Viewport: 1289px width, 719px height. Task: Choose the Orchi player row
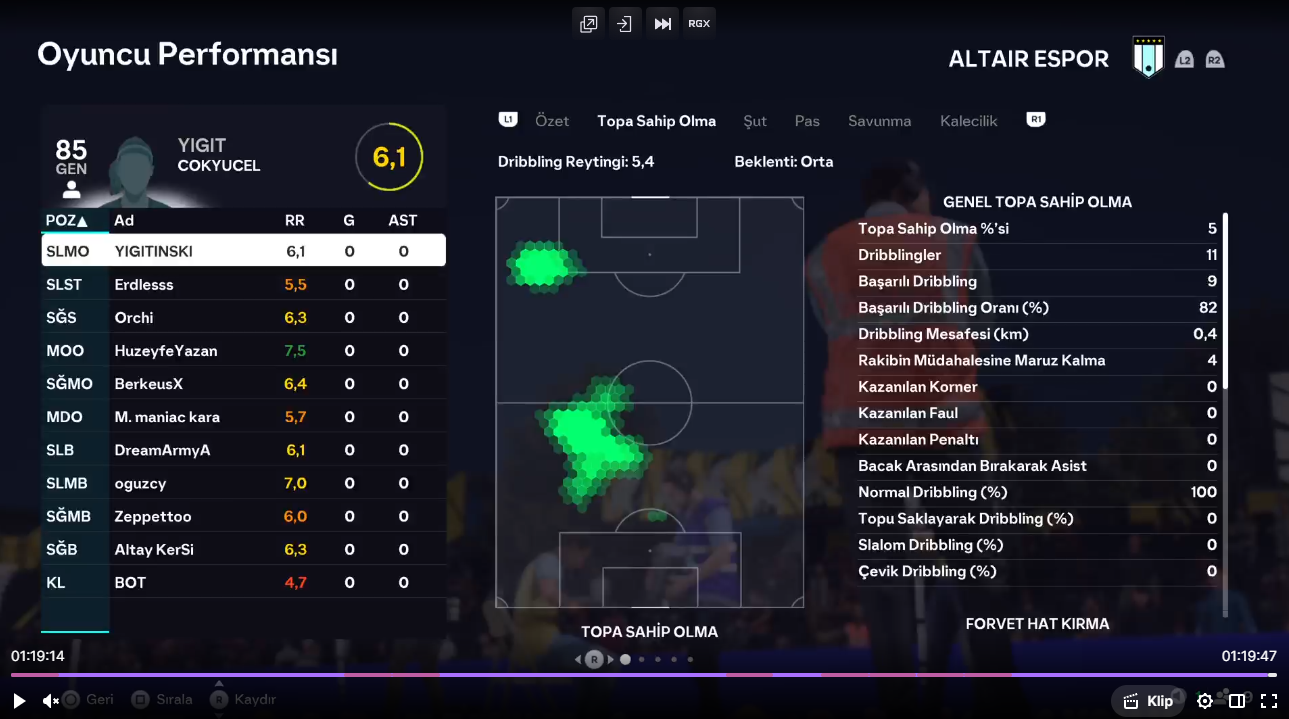coord(243,318)
